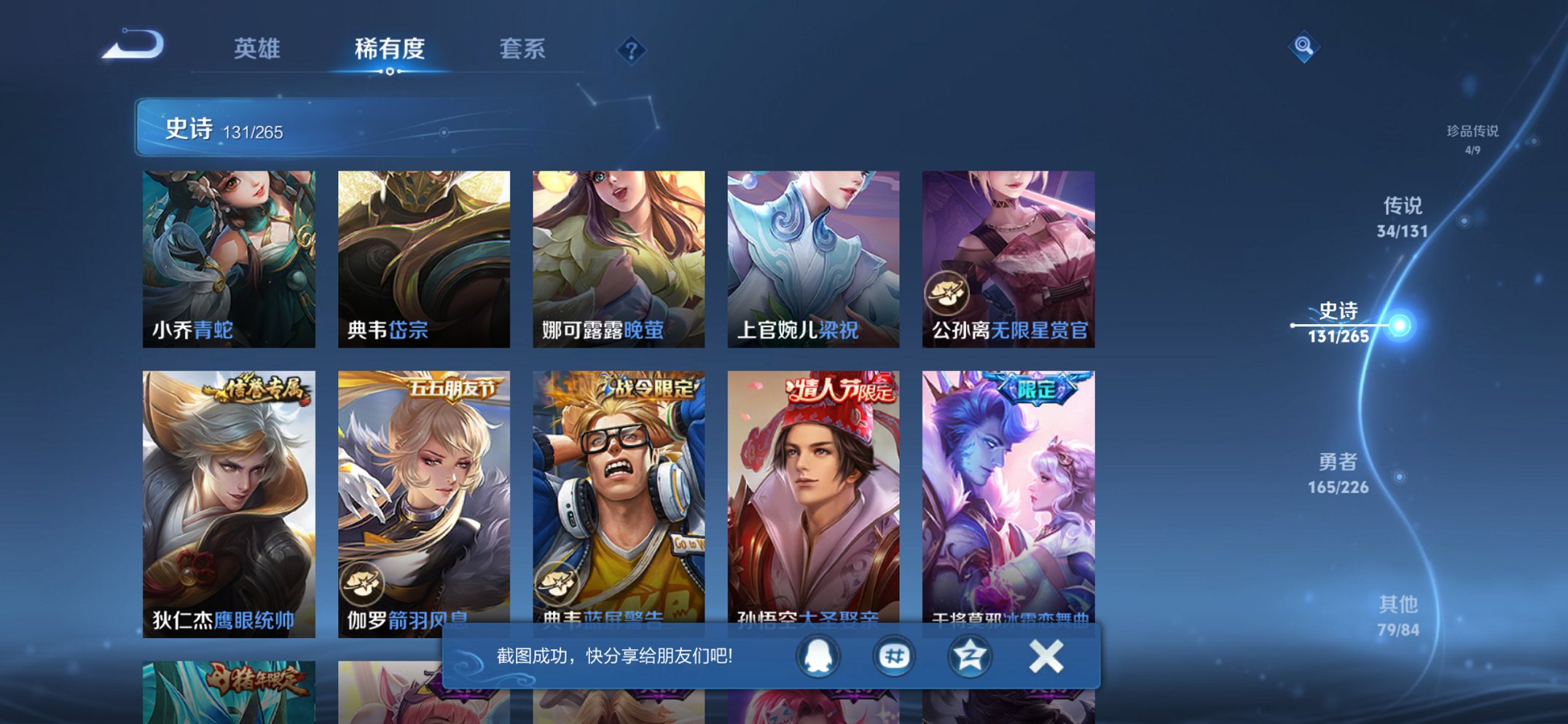Open the help question mark icon
This screenshot has width=1568, height=724.
point(631,51)
